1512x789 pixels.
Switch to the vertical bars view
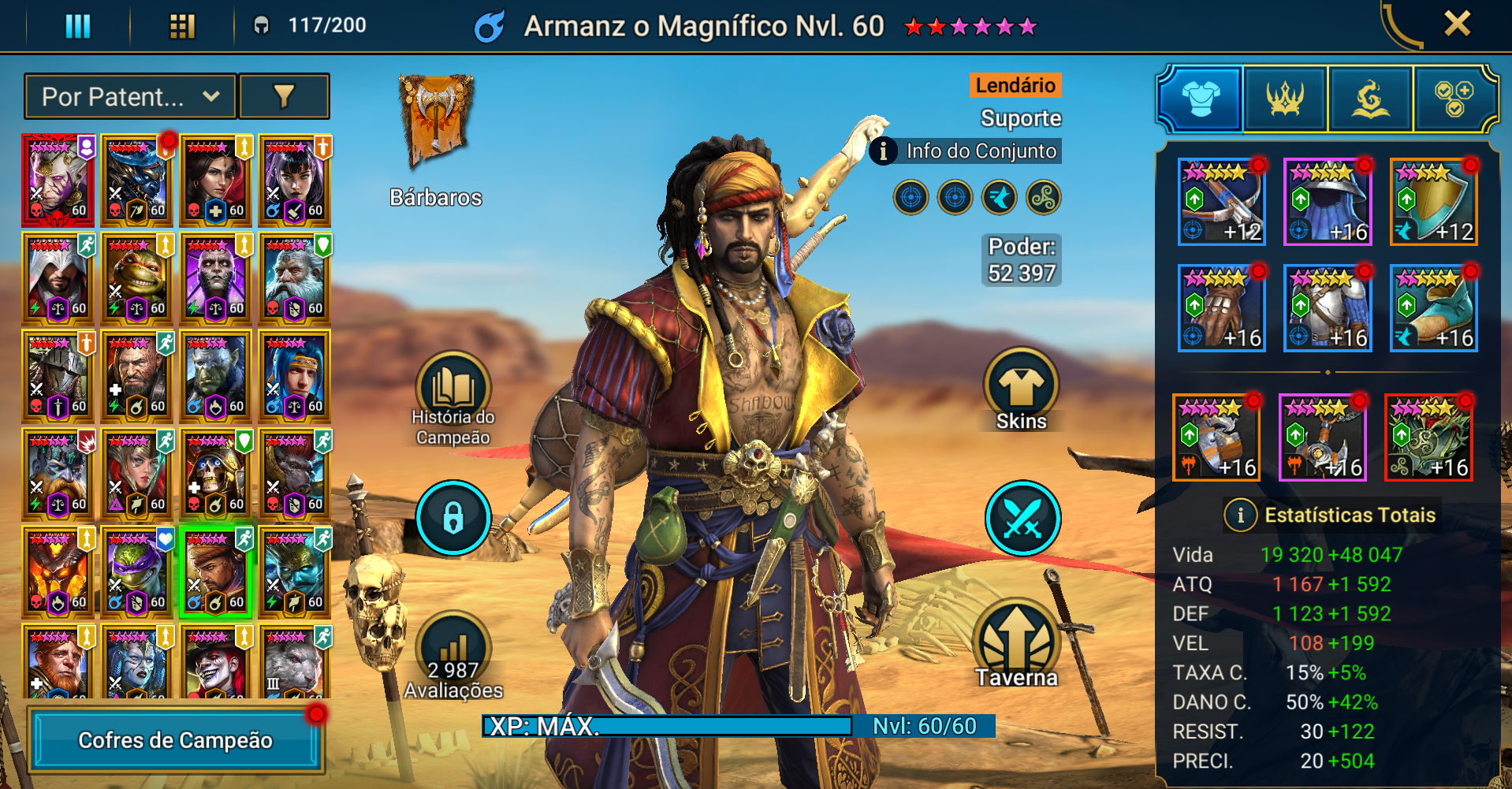point(78,26)
